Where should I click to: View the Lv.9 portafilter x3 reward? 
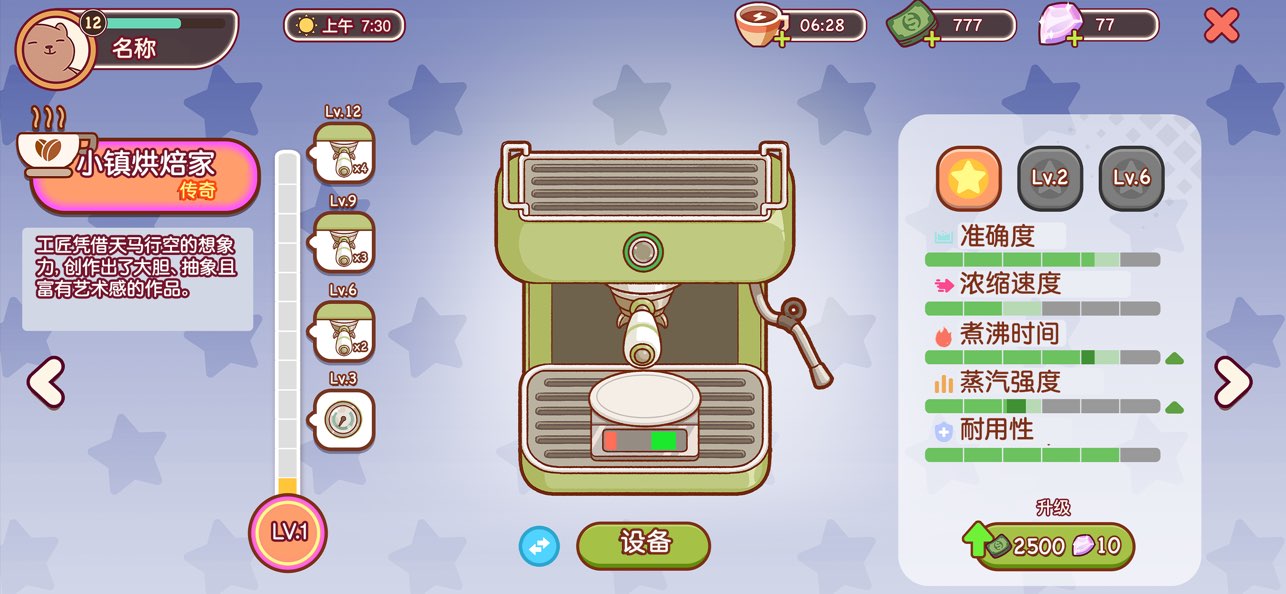point(345,242)
